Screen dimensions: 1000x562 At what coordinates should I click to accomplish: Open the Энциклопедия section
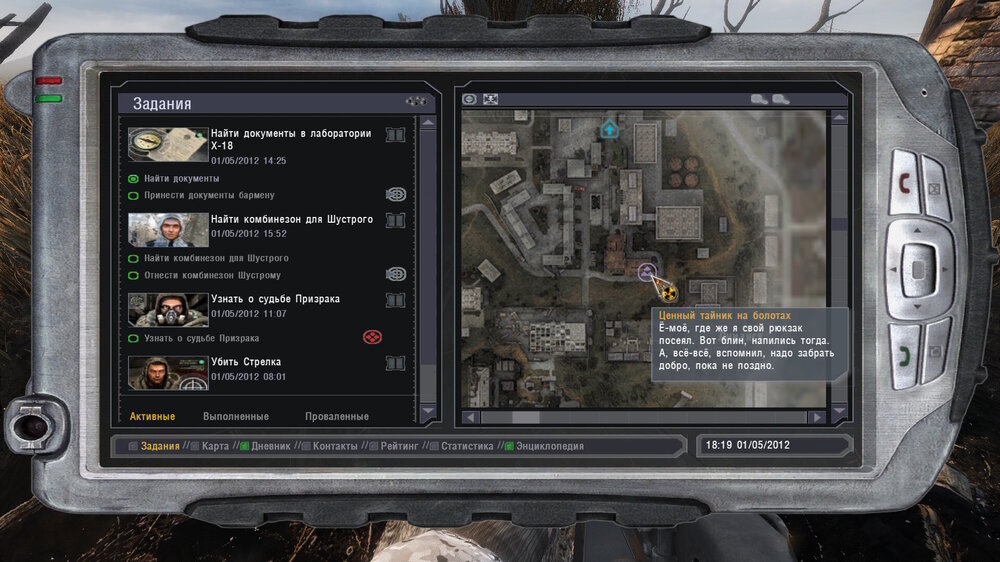[549, 446]
